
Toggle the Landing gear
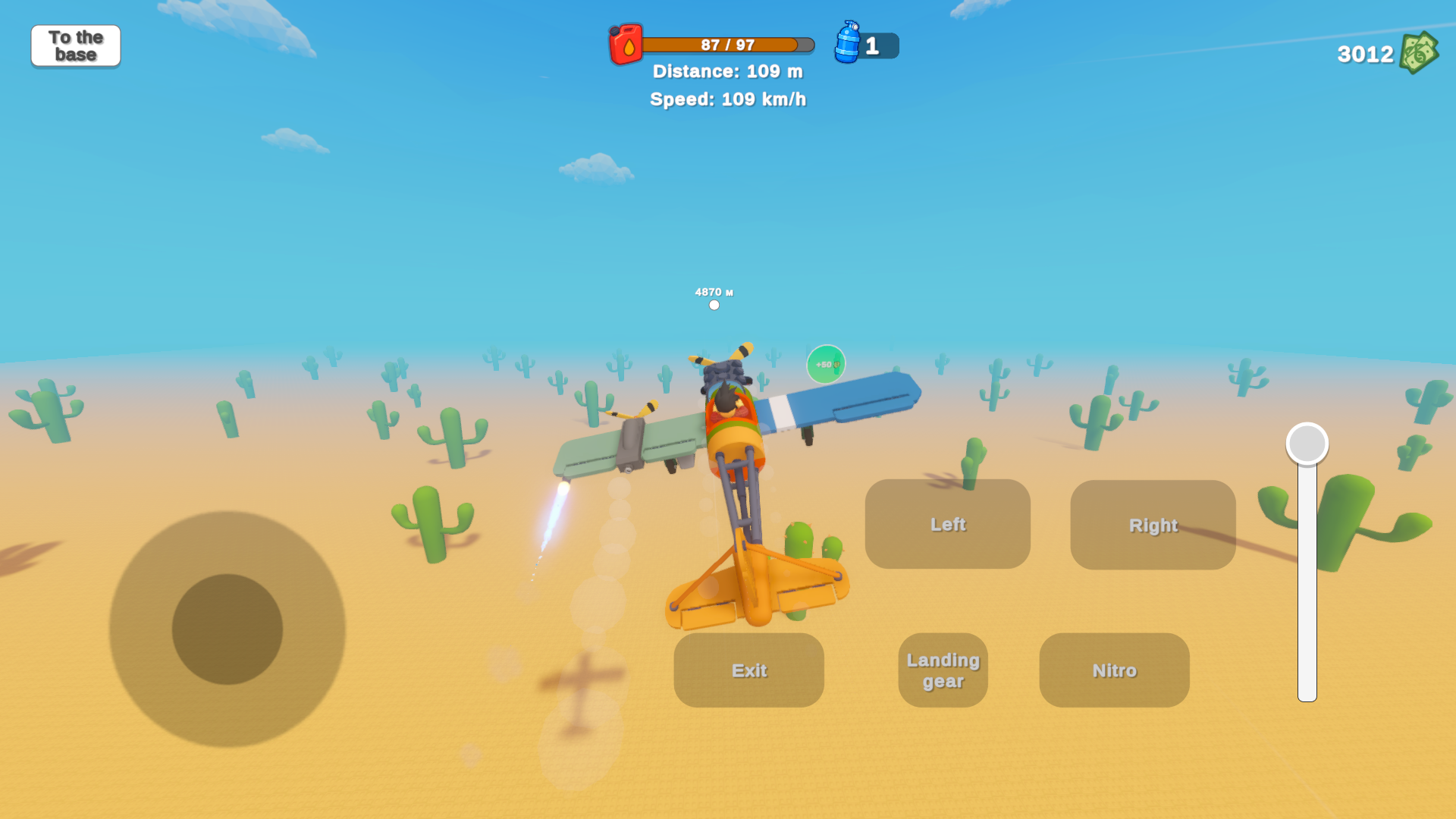pyautogui.click(x=942, y=670)
